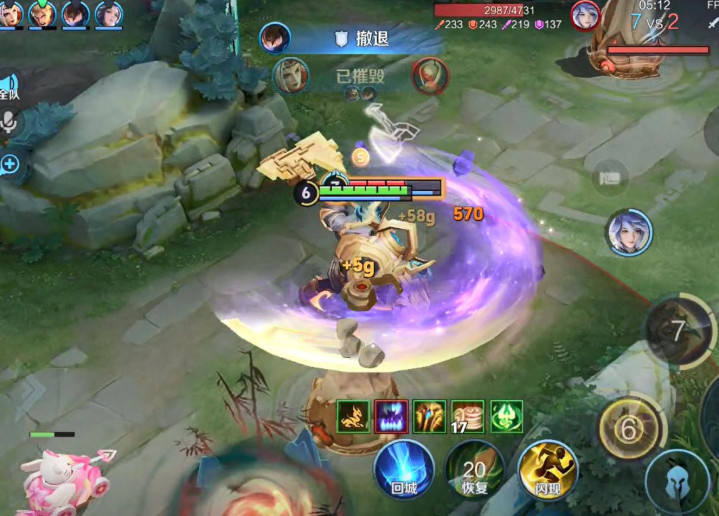This screenshot has height=516, width=719.
Task: Select the golden beast item icon
Action: pyautogui.click(x=351, y=416)
